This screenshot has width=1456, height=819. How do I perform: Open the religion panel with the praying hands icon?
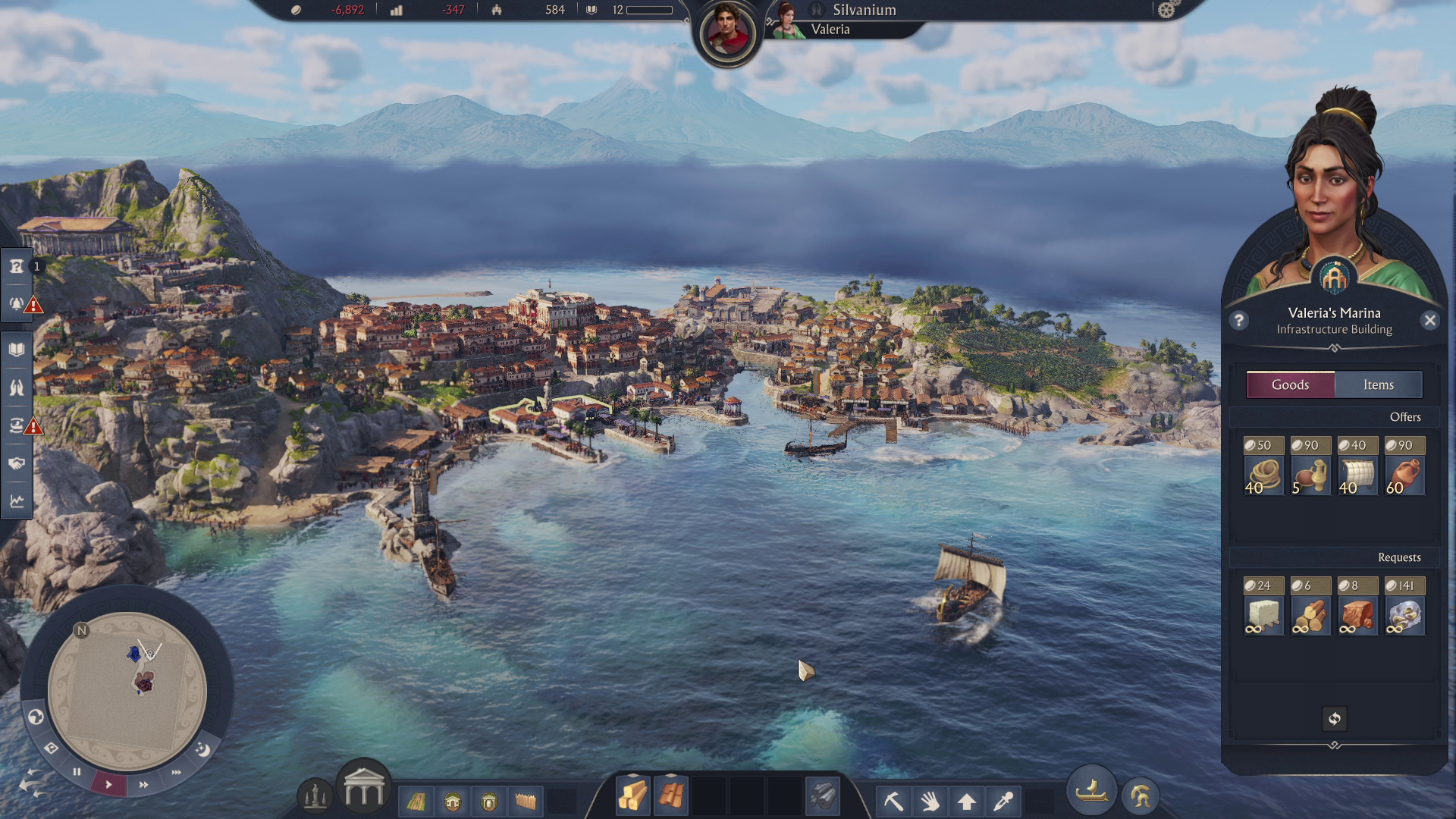[x=15, y=388]
